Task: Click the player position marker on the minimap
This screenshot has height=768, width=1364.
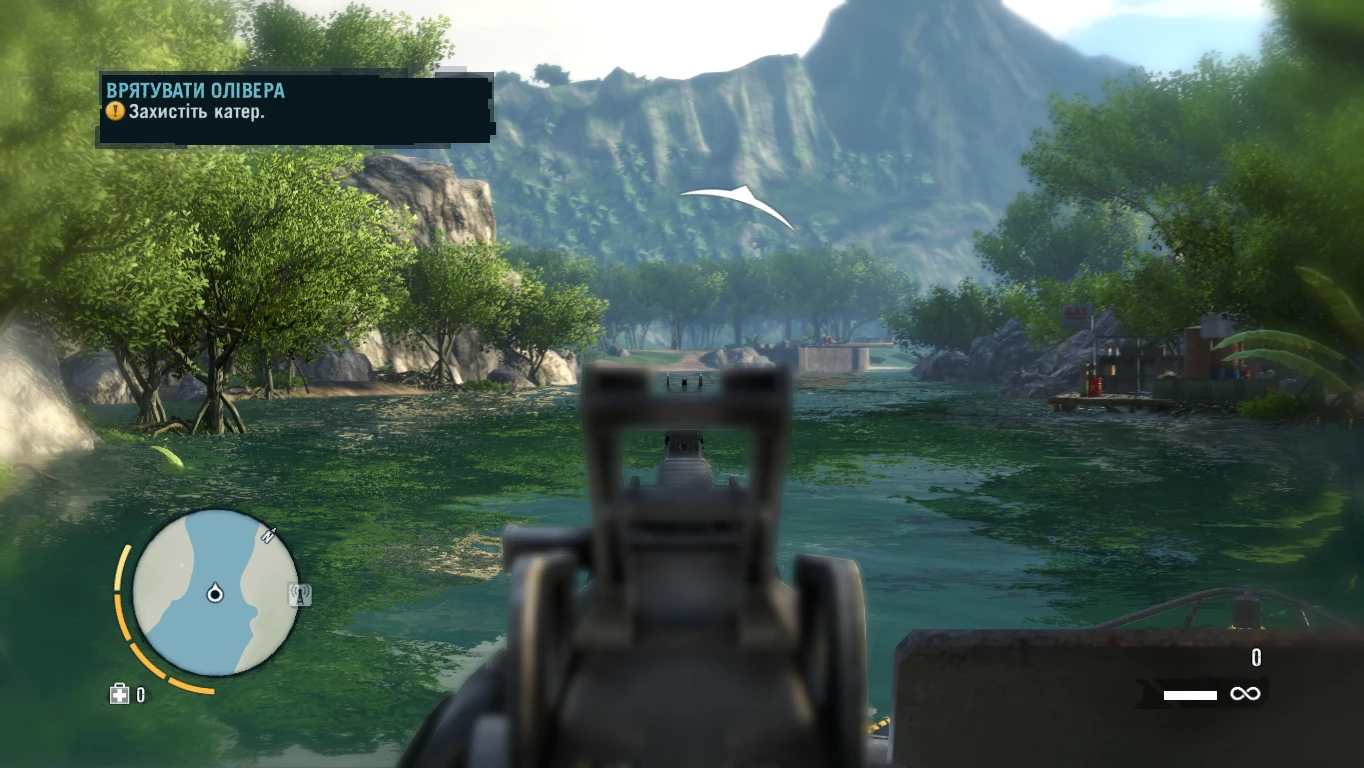Action: [x=217, y=592]
